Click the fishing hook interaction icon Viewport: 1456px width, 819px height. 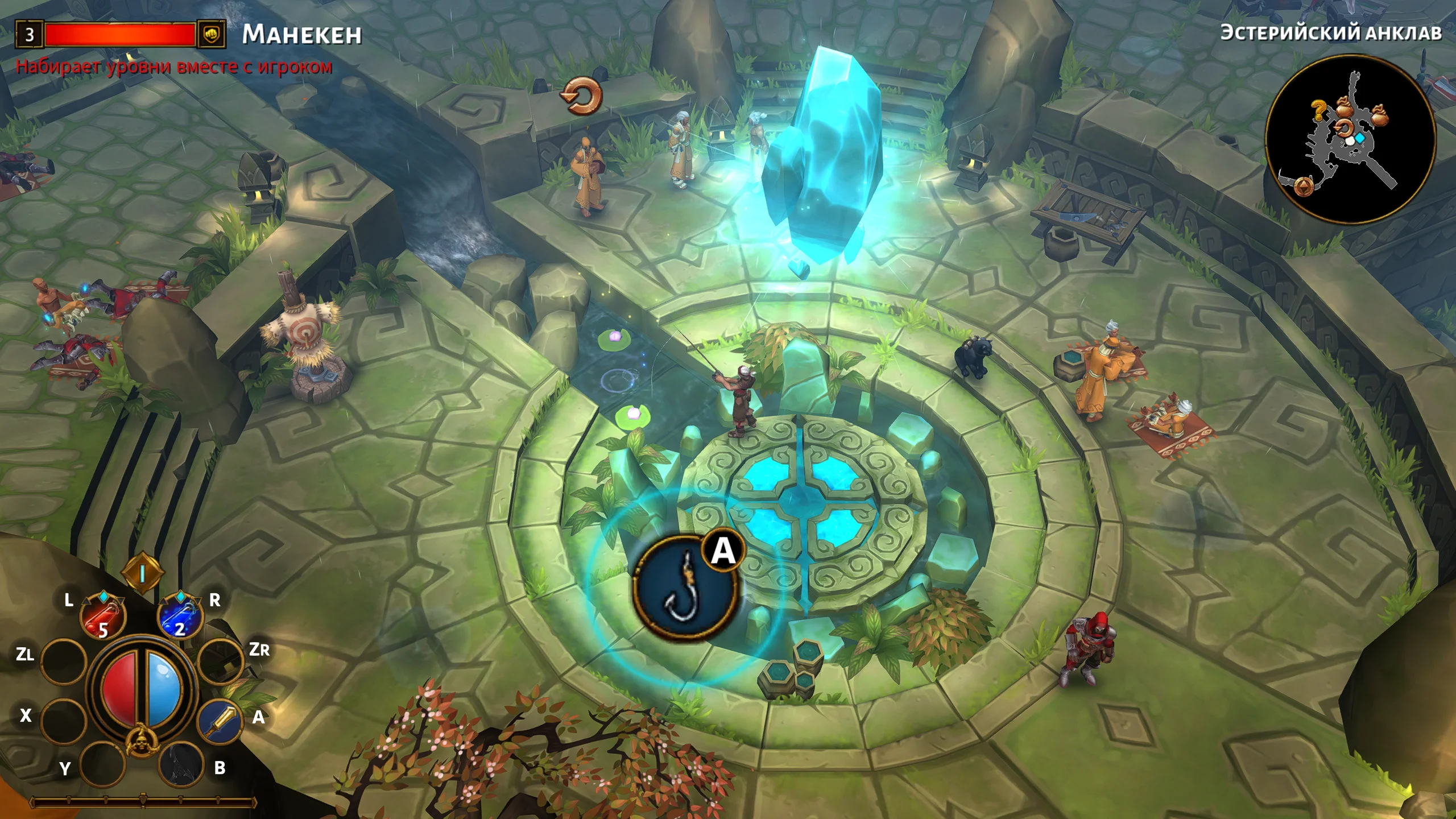point(685,589)
